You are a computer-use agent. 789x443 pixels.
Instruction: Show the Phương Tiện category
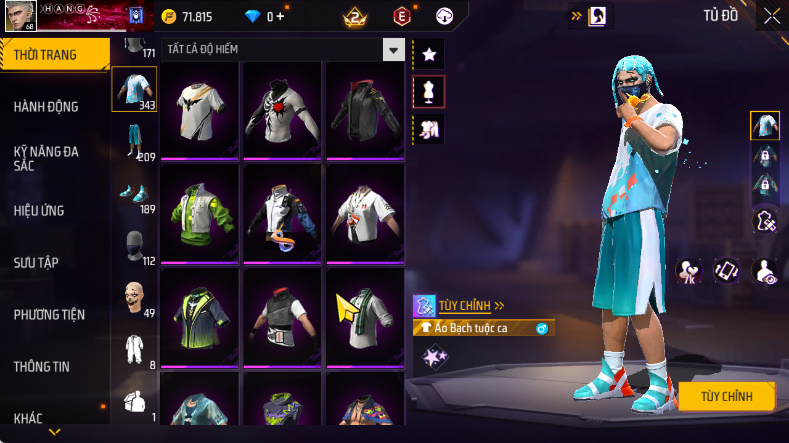(x=50, y=314)
